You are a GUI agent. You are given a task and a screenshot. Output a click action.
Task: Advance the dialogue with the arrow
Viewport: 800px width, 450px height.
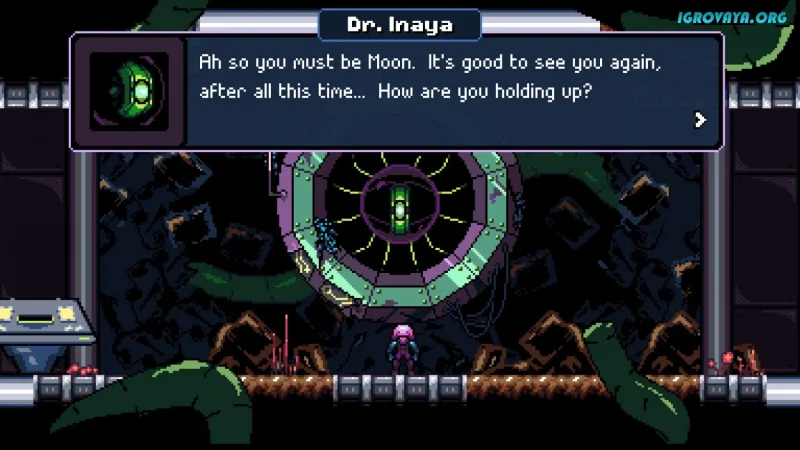click(701, 120)
